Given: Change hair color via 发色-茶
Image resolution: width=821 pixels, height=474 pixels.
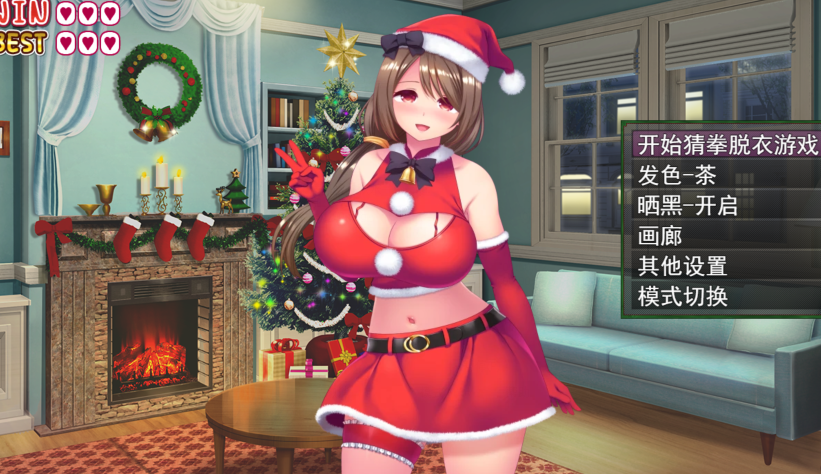Looking at the screenshot, I should 677,176.
